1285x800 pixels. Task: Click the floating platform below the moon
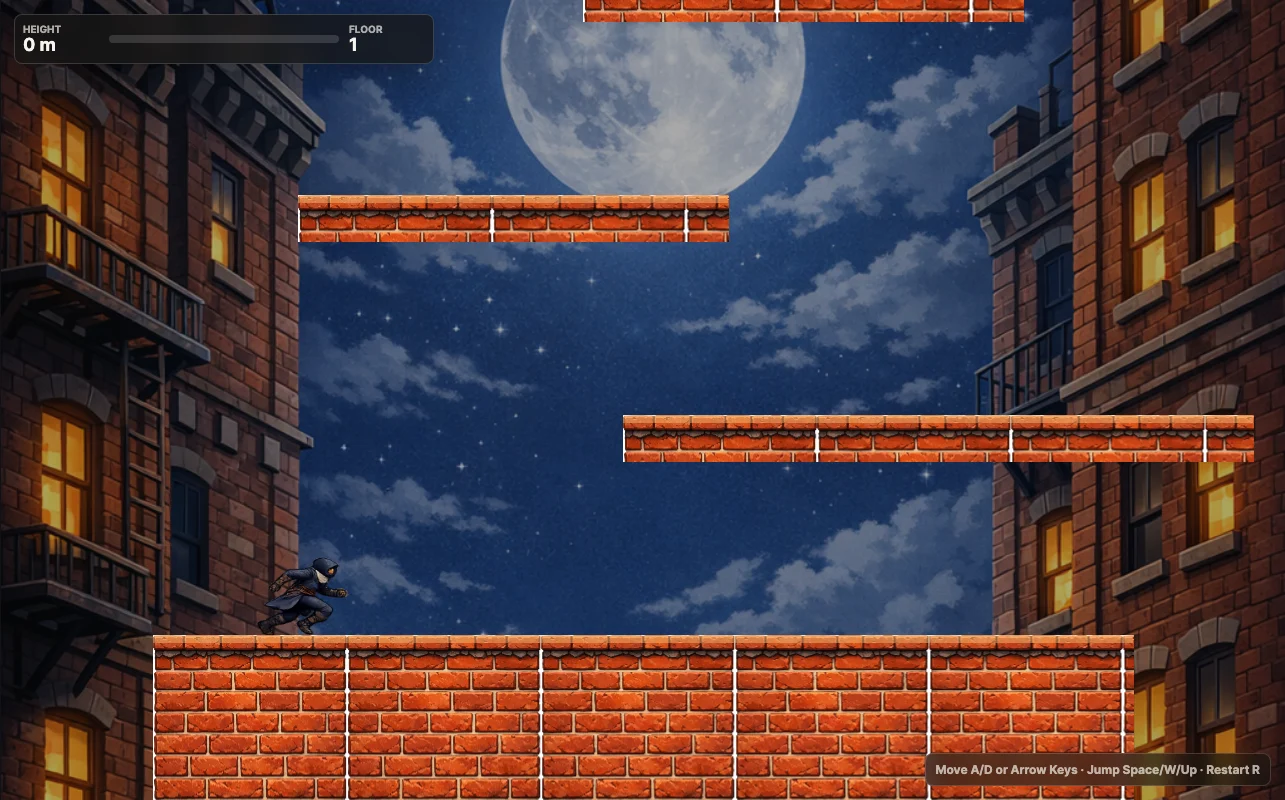(513, 219)
